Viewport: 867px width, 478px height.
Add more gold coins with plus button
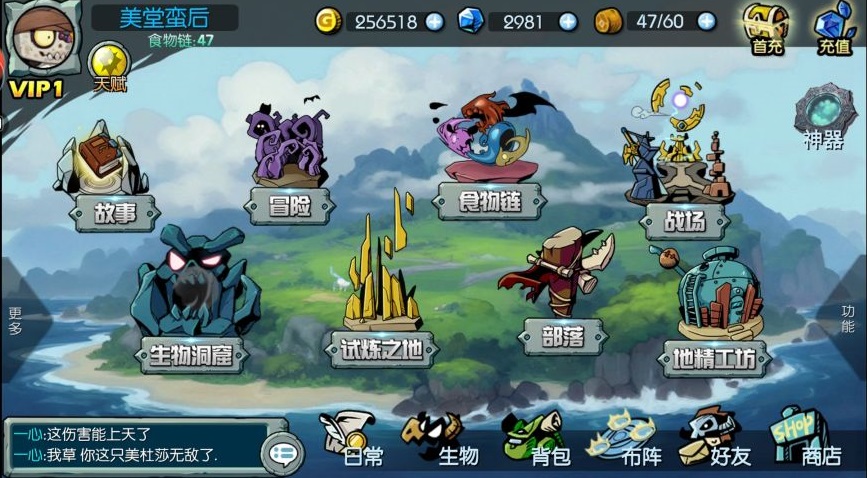coord(434,21)
